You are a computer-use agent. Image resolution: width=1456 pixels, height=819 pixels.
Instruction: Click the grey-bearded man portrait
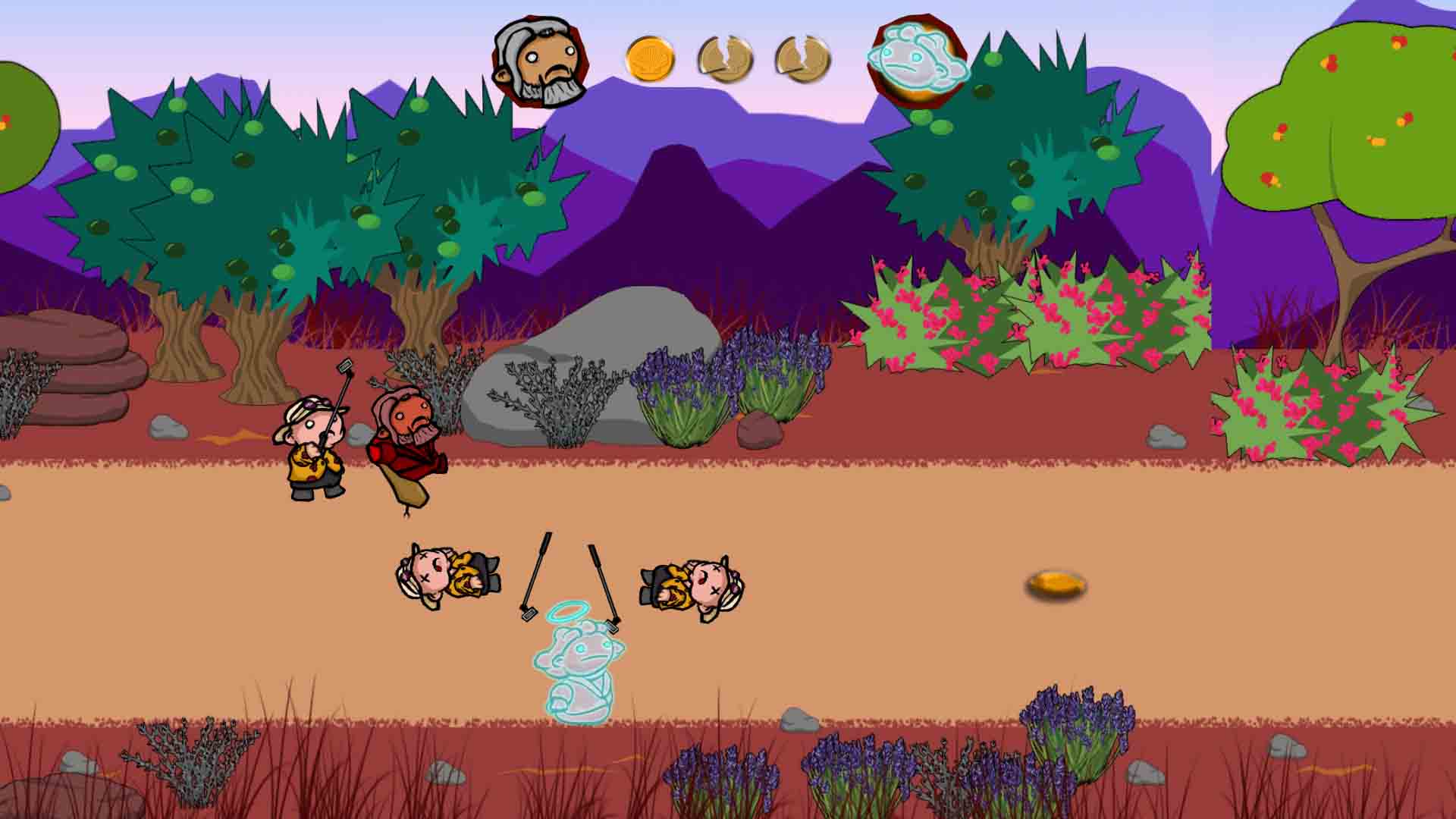pos(540,61)
